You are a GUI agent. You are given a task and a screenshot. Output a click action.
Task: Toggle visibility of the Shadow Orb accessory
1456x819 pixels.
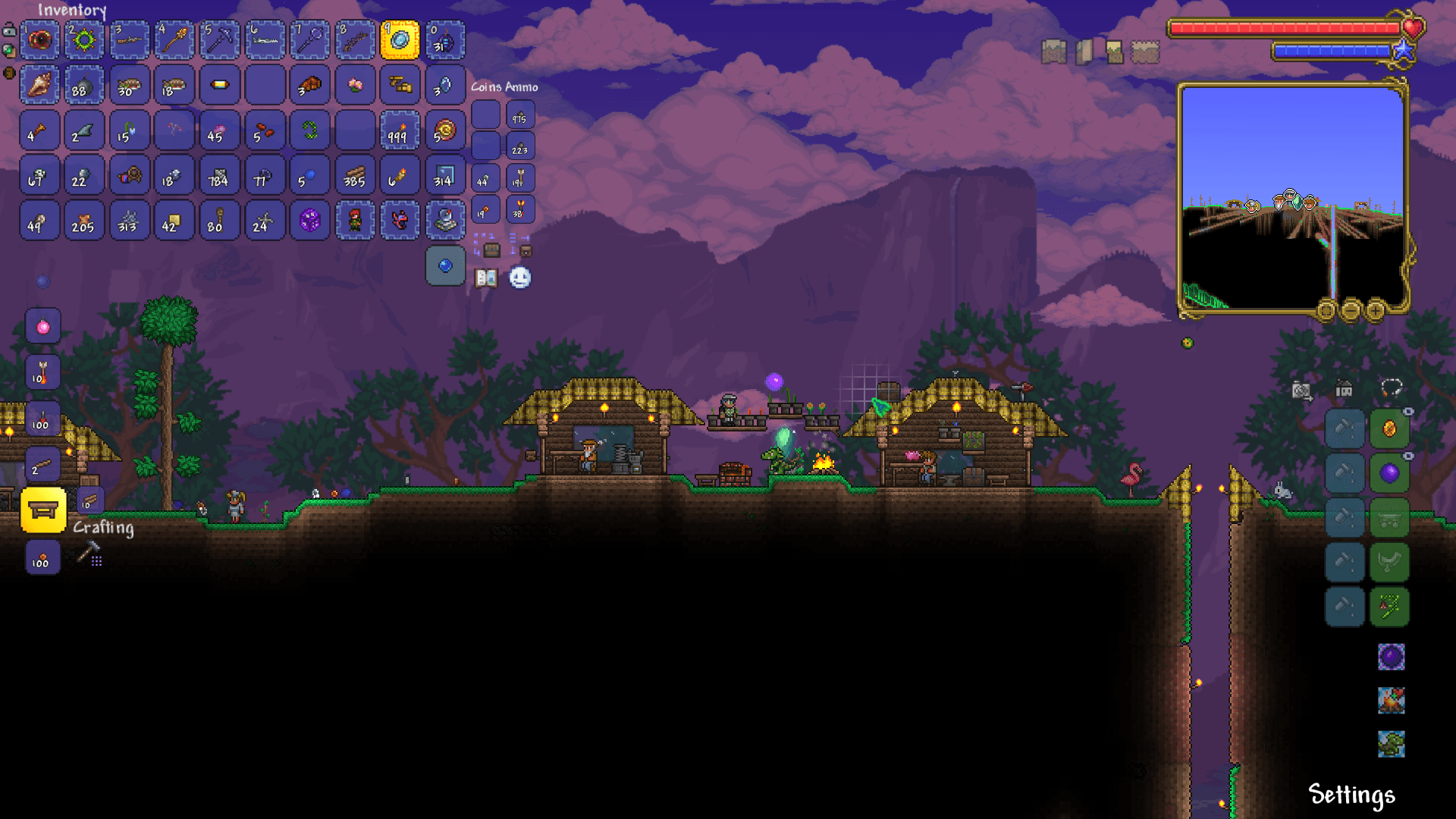click(x=1408, y=455)
